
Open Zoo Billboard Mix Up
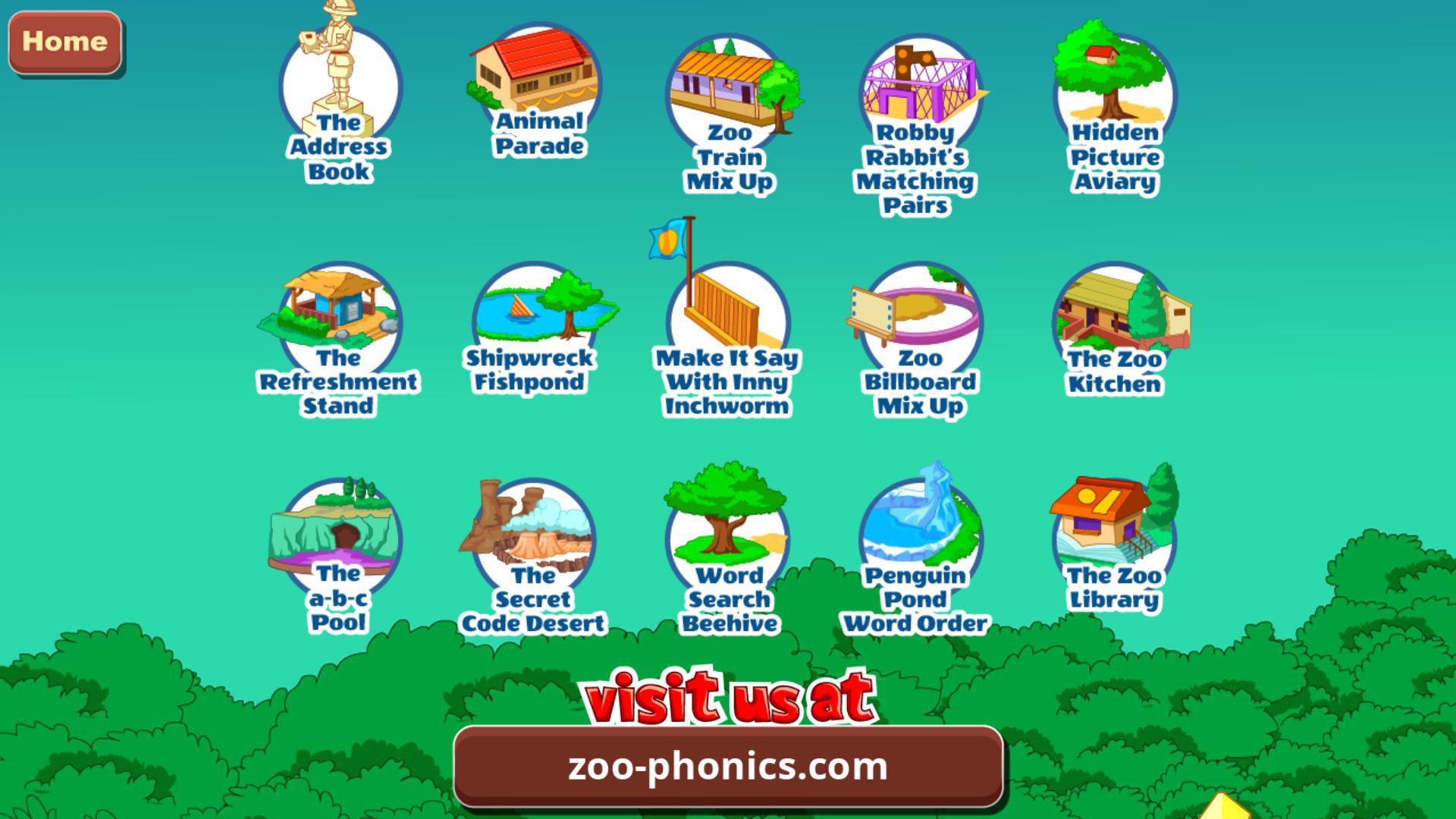coord(920,318)
